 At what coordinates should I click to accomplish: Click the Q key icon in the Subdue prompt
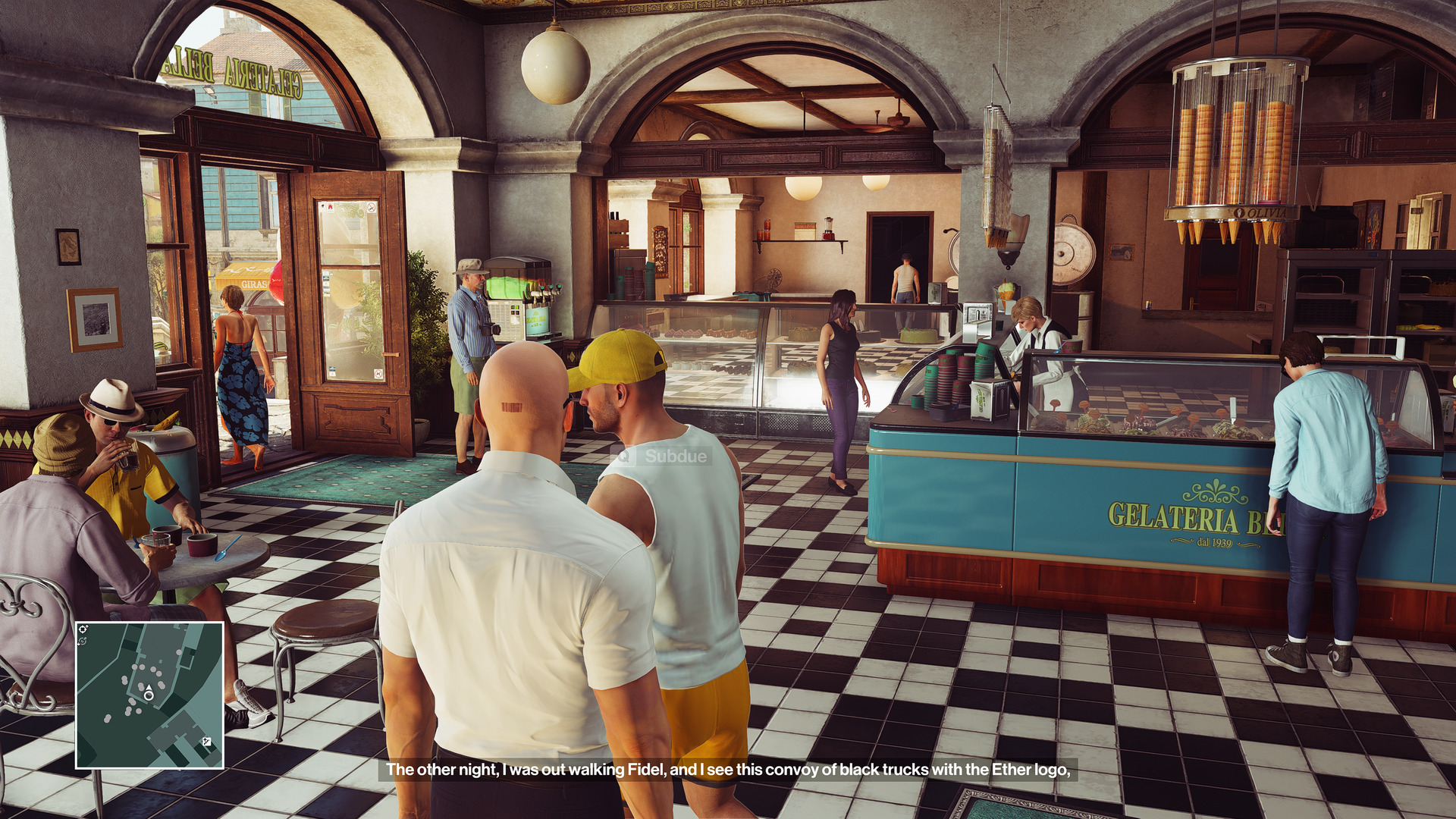coord(623,458)
